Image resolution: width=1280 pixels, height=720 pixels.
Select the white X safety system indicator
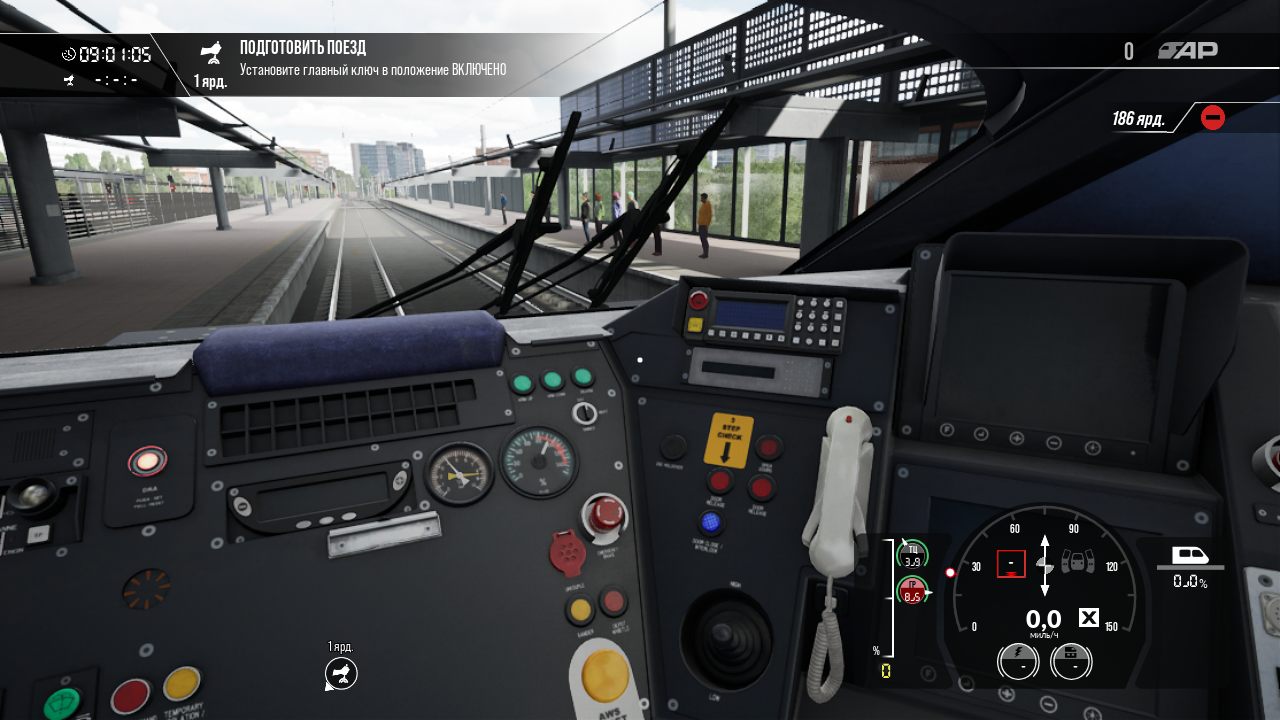click(x=1088, y=618)
